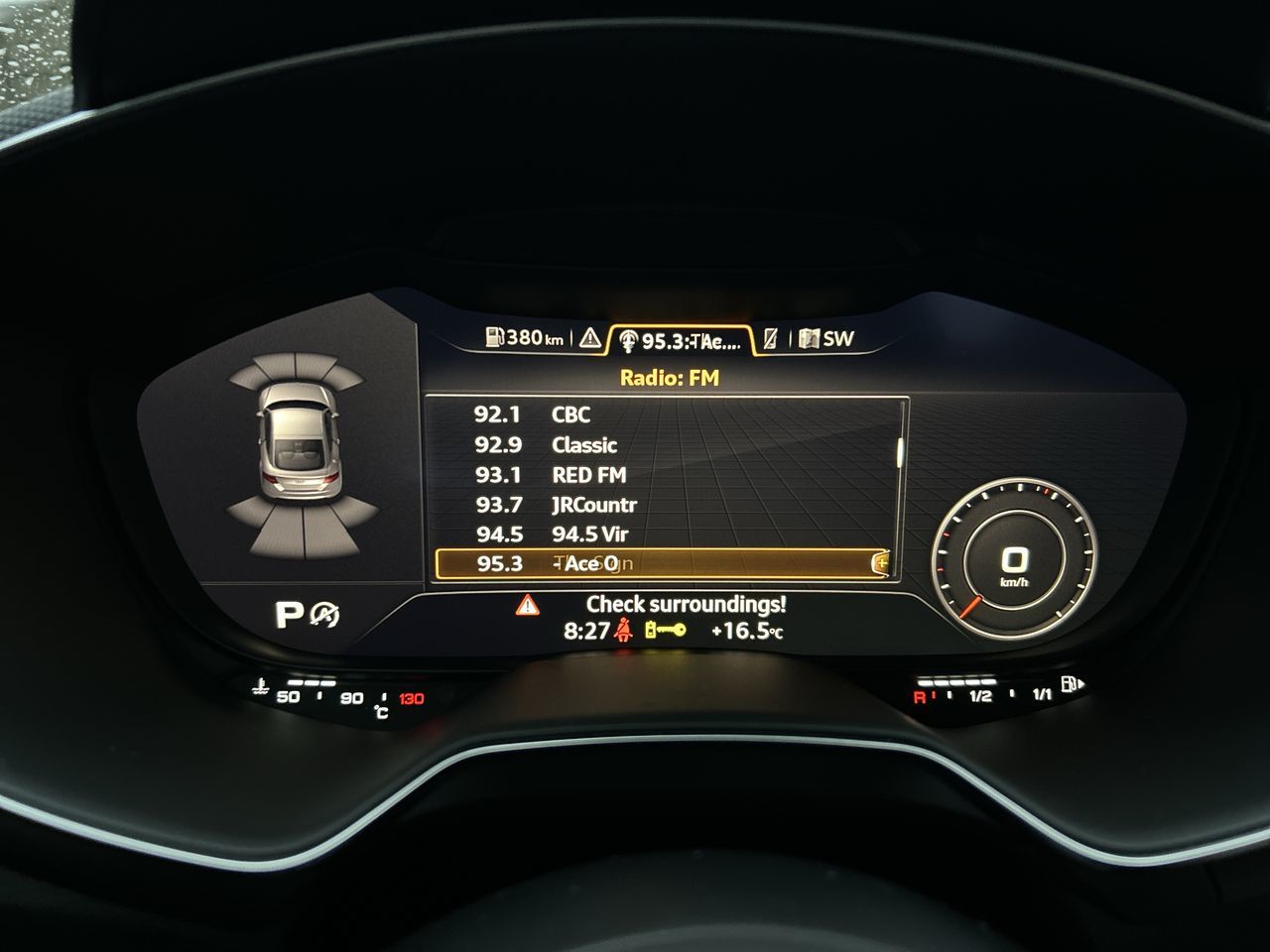Show the warning triangle tab

[x=589, y=339]
